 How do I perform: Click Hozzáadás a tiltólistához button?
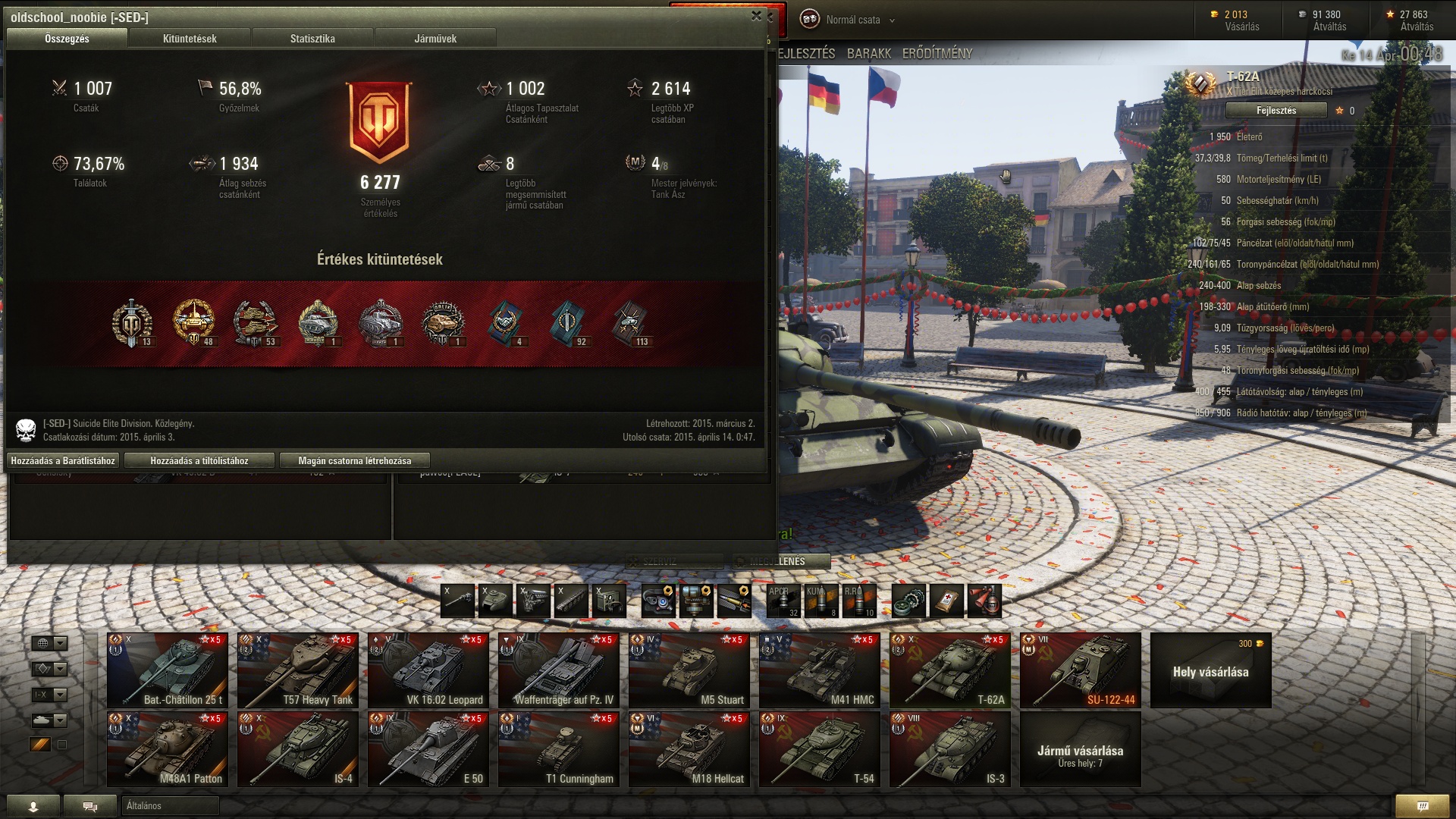199,460
